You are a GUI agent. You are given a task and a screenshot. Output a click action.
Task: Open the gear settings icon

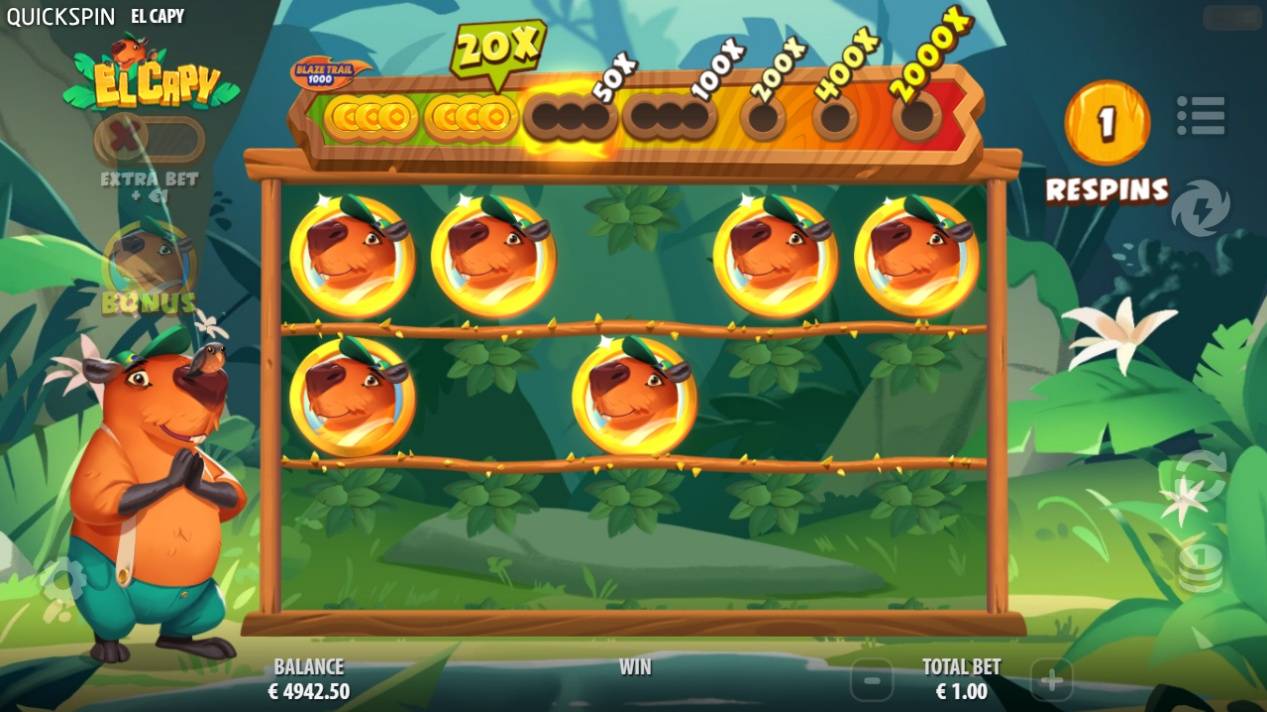62,580
